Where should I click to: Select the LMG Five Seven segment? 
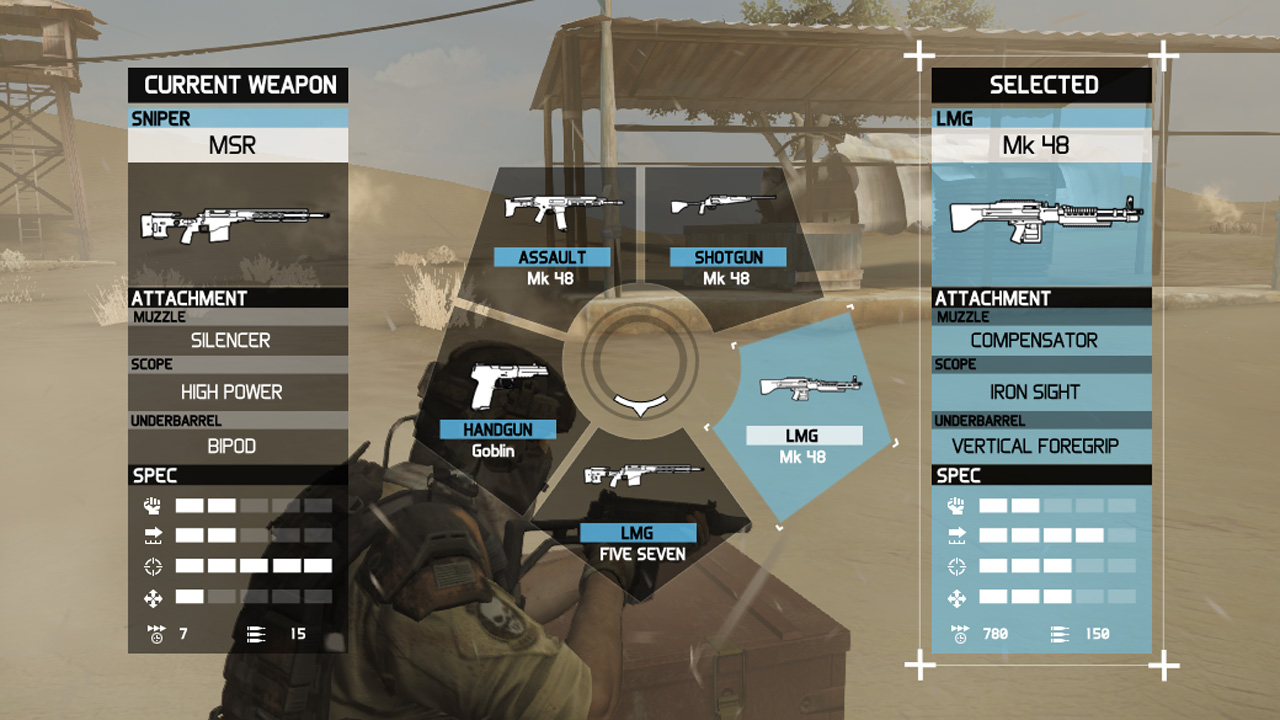point(640,510)
